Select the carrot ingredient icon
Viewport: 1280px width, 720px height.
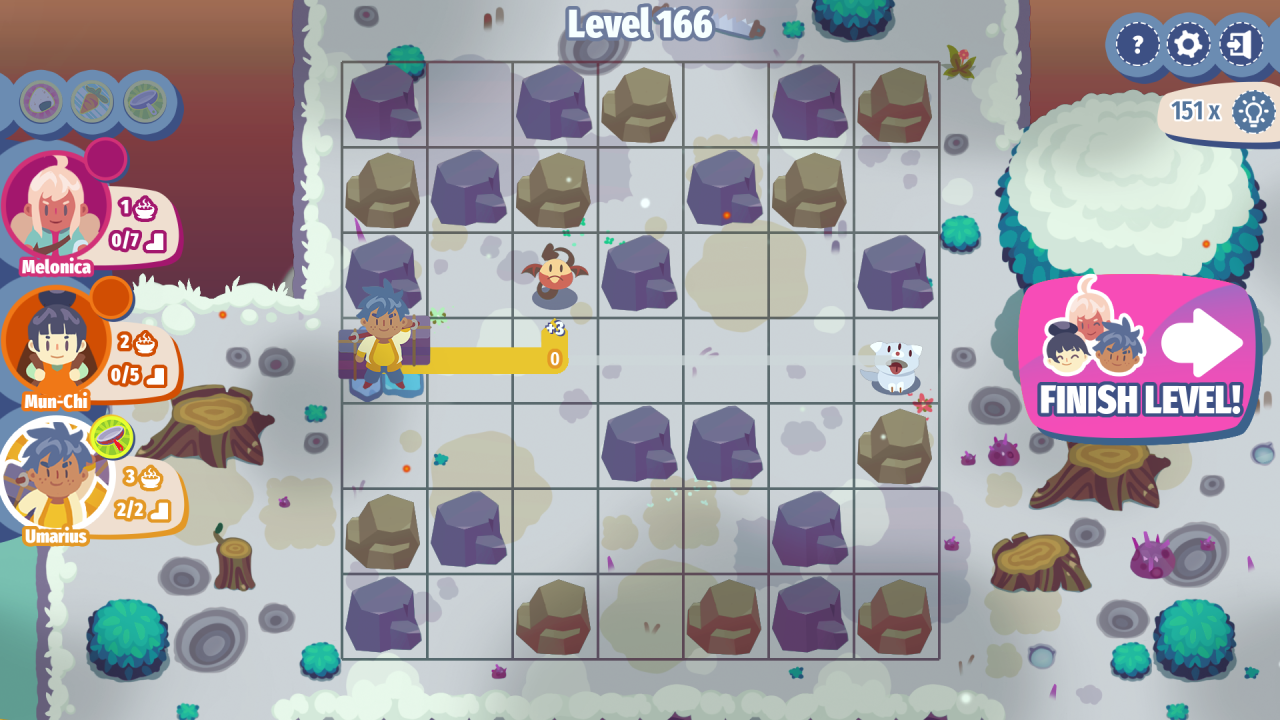93,101
